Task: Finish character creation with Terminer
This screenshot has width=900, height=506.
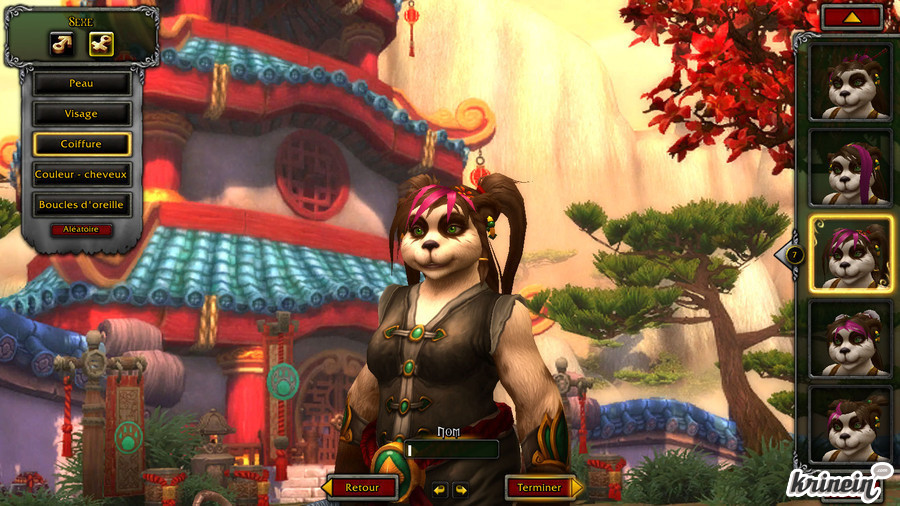Action: click(539, 488)
